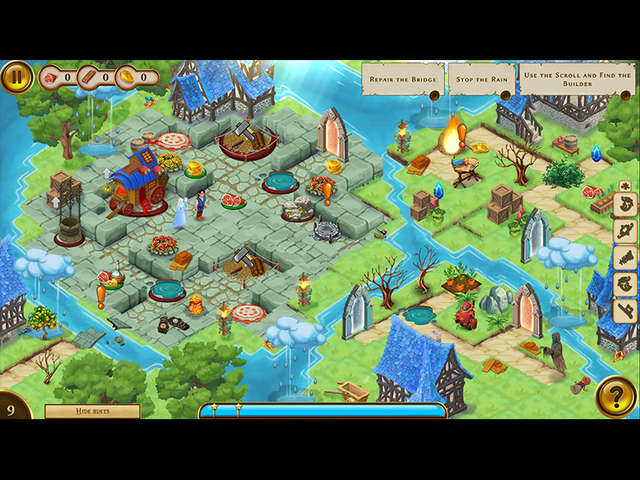This screenshot has height=480, width=640.
Task: Select the Repair the Bridge objective
Action: [402, 78]
